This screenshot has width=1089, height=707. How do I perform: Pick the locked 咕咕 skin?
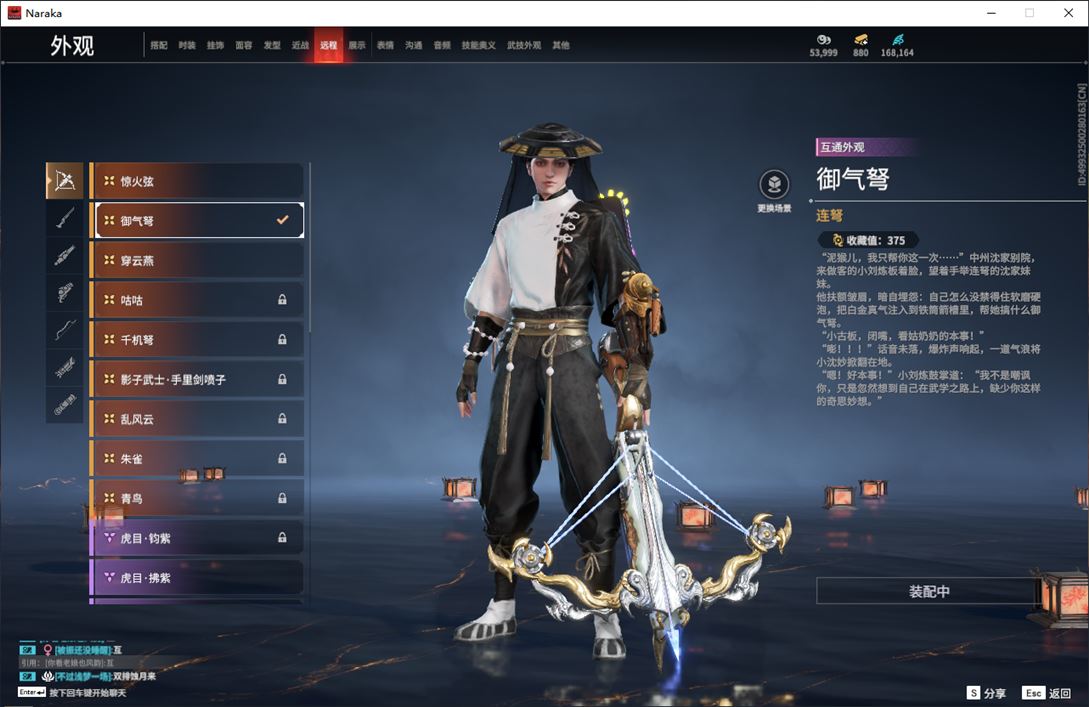198,300
